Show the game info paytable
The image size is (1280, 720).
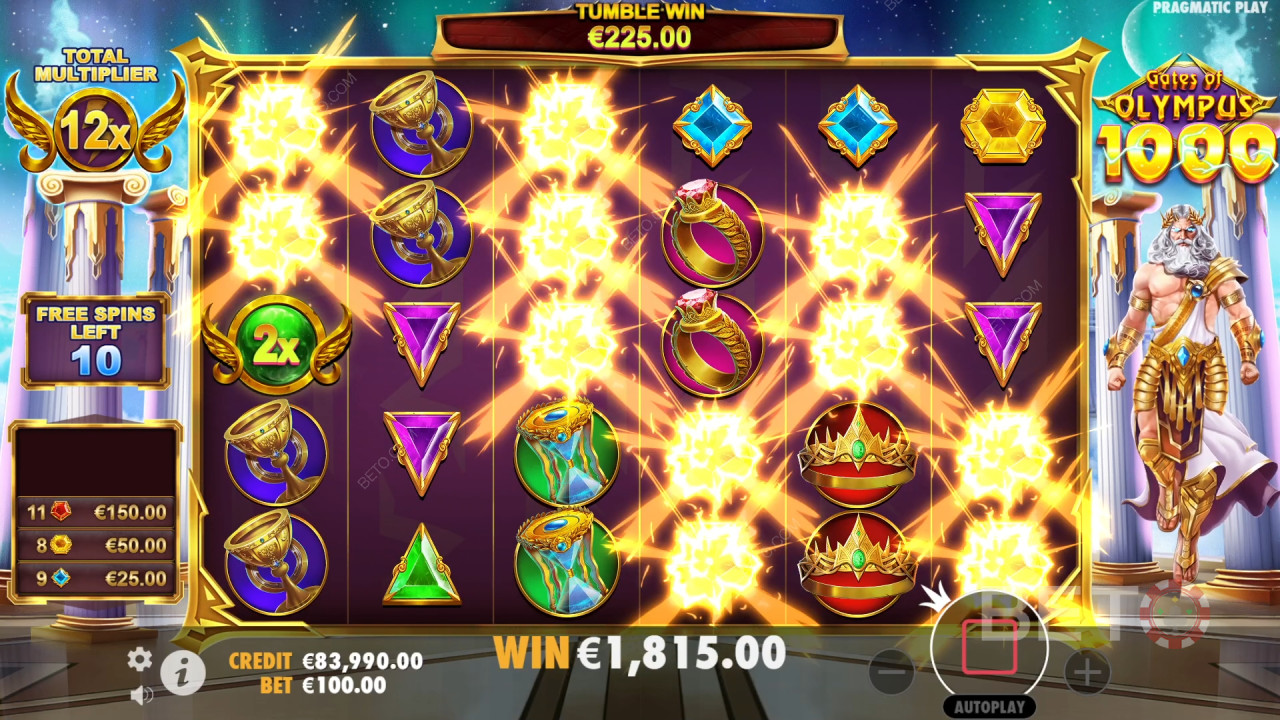click(x=182, y=674)
